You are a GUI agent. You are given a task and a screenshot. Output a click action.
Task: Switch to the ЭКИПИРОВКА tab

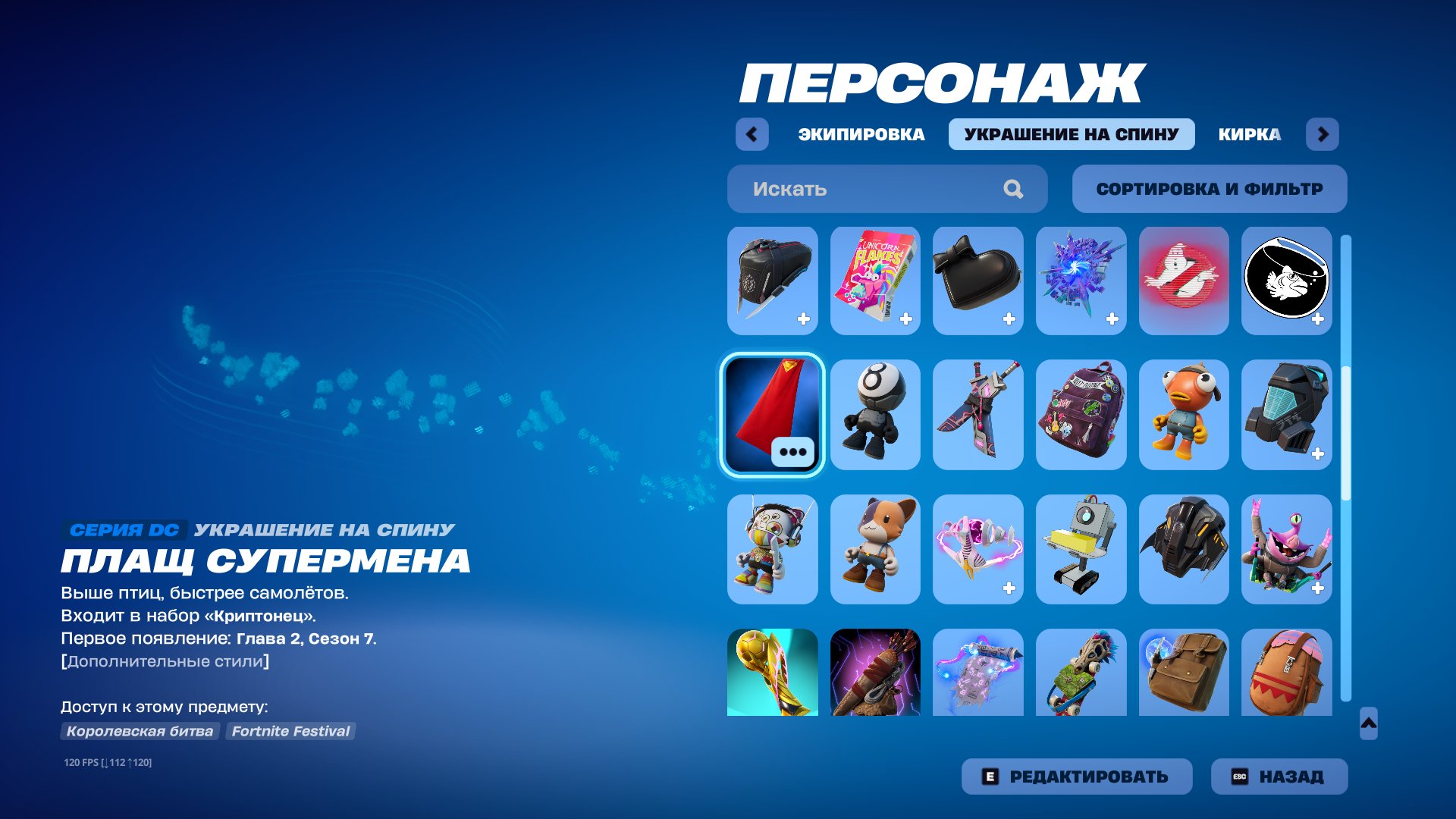click(x=861, y=134)
